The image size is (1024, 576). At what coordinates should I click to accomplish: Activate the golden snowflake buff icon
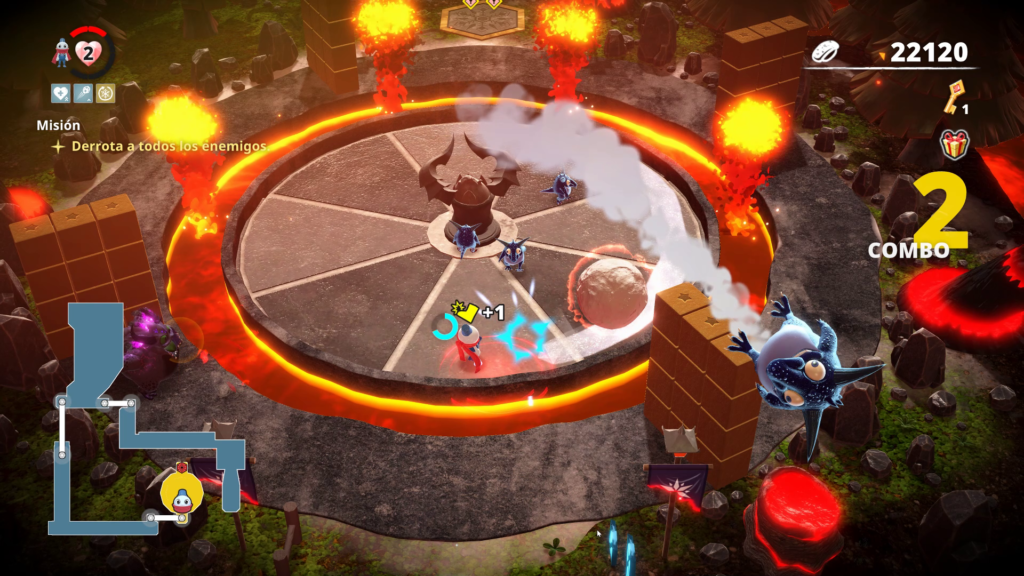(x=105, y=93)
